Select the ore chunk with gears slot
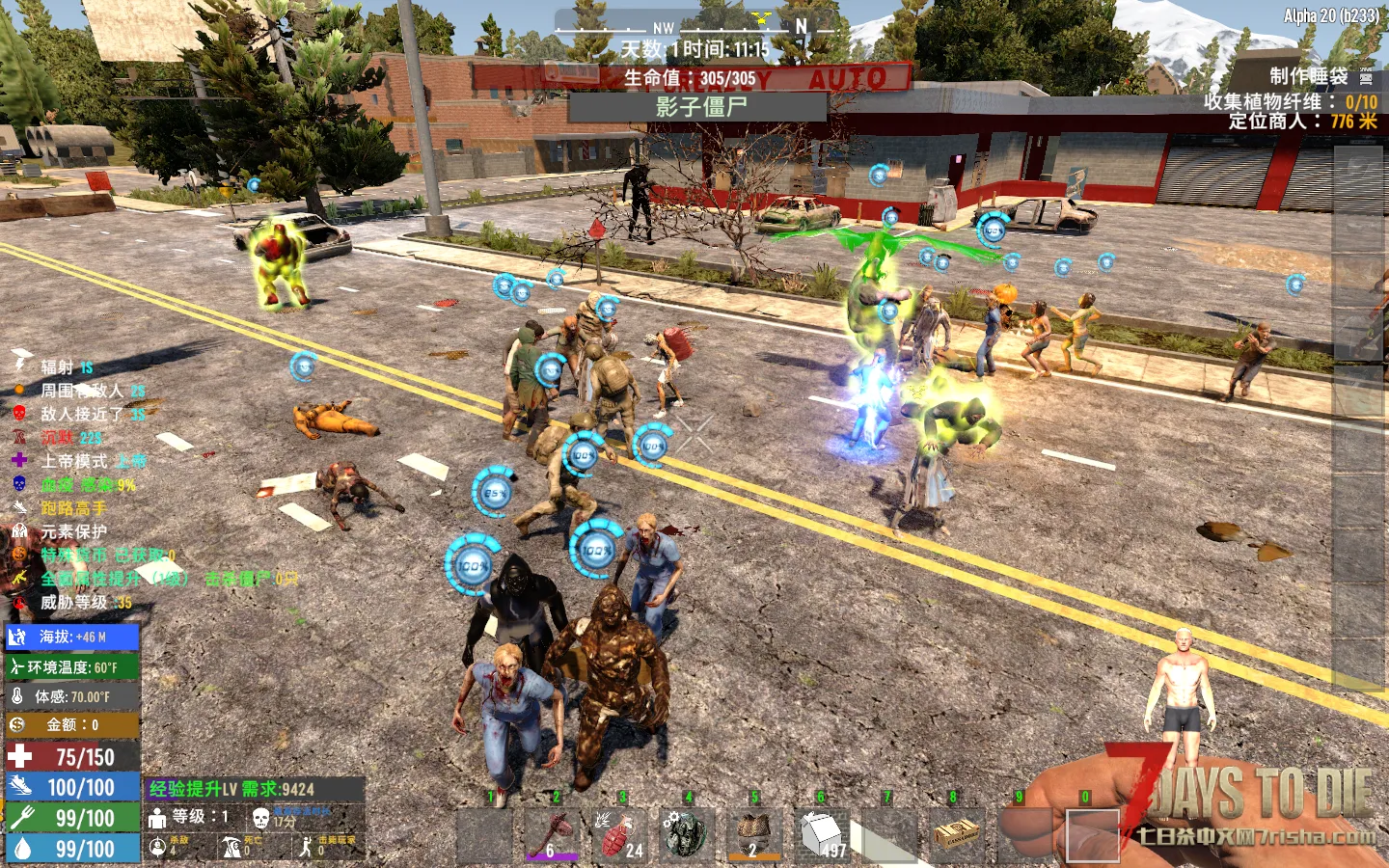Screen dimensions: 1389x868 click(x=686, y=833)
